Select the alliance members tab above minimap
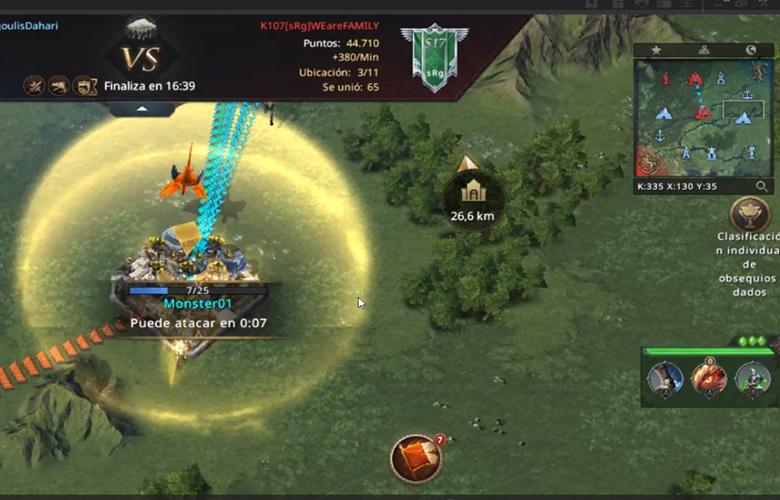The width and height of the screenshot is (780, 500). tap(703, 50)
